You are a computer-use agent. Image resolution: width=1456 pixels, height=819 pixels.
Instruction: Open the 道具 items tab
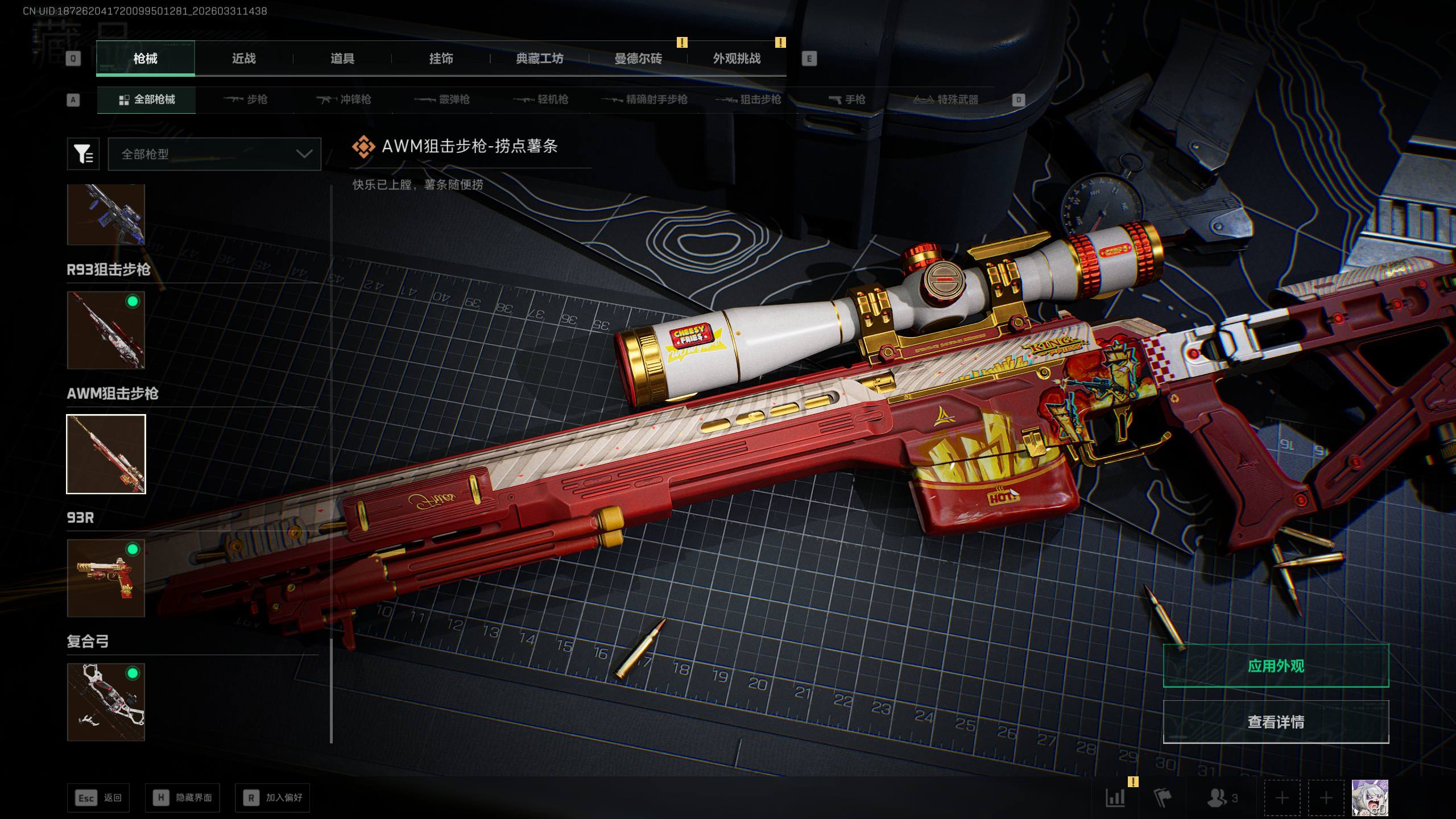(x=342, y=59)
